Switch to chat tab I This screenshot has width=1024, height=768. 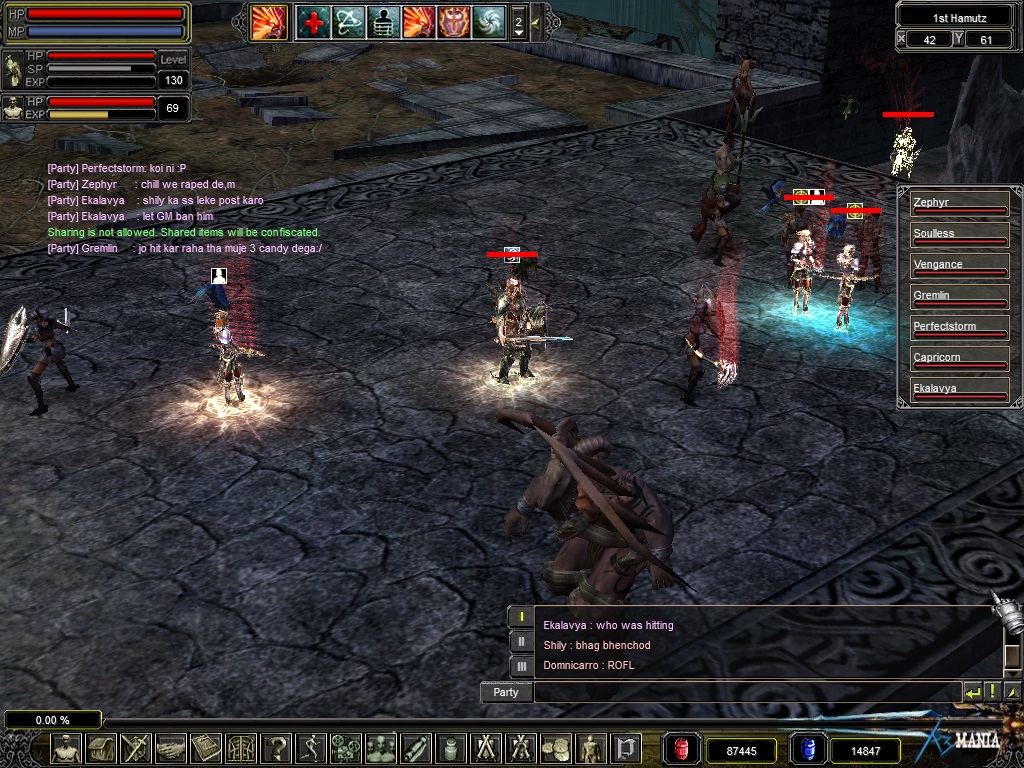[x=521, y=617]
